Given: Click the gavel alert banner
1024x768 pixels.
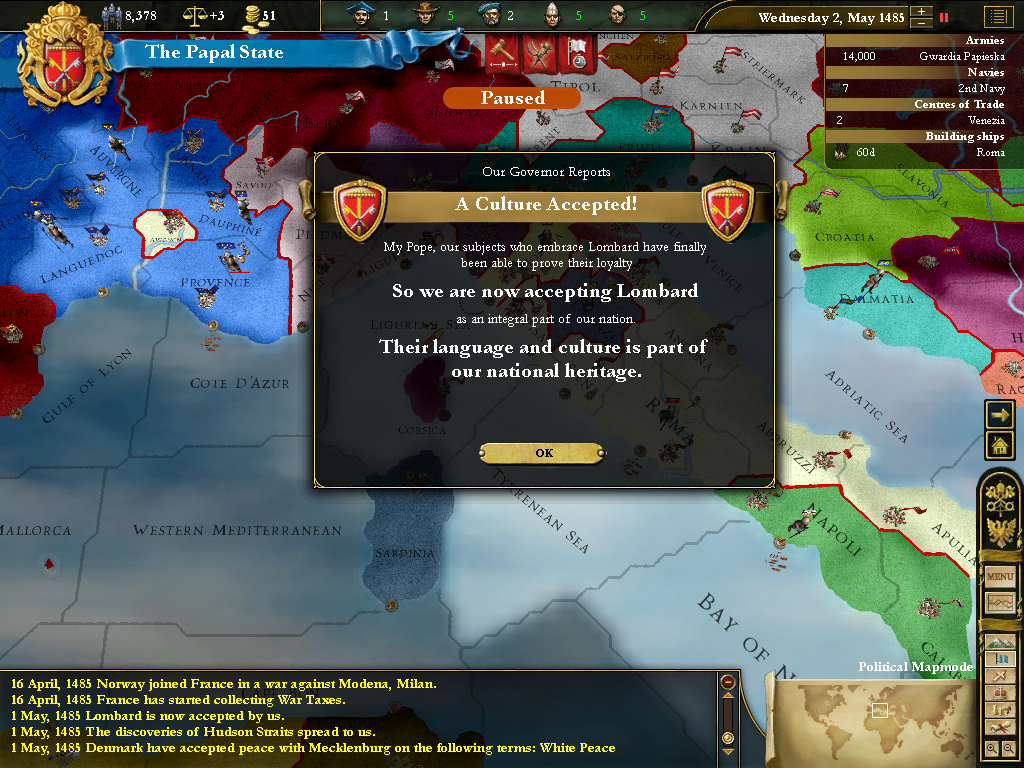Looking at the screenshot, I should 500,53.
